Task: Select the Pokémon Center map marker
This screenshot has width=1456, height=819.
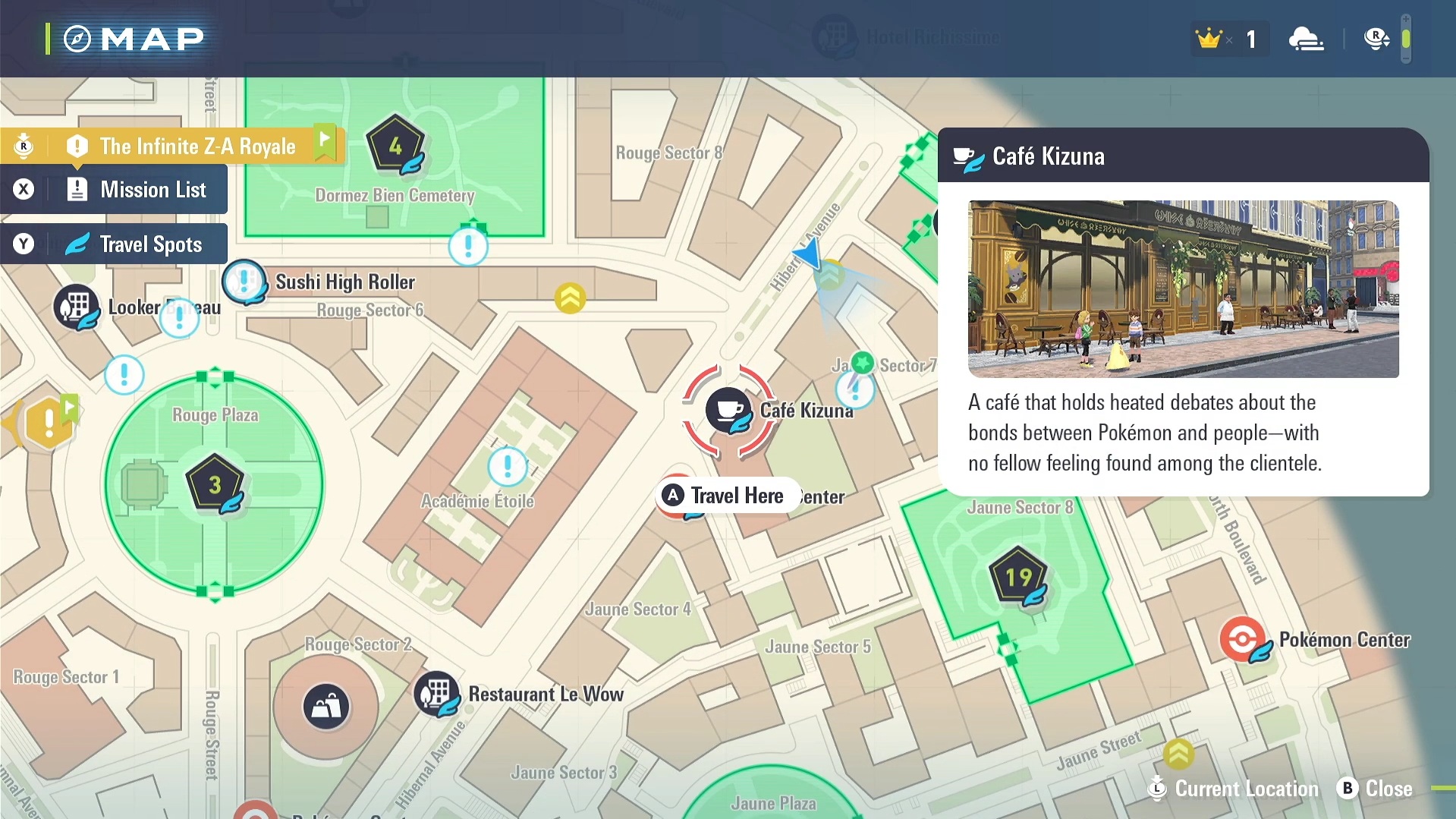Action: coord(1242,639)
